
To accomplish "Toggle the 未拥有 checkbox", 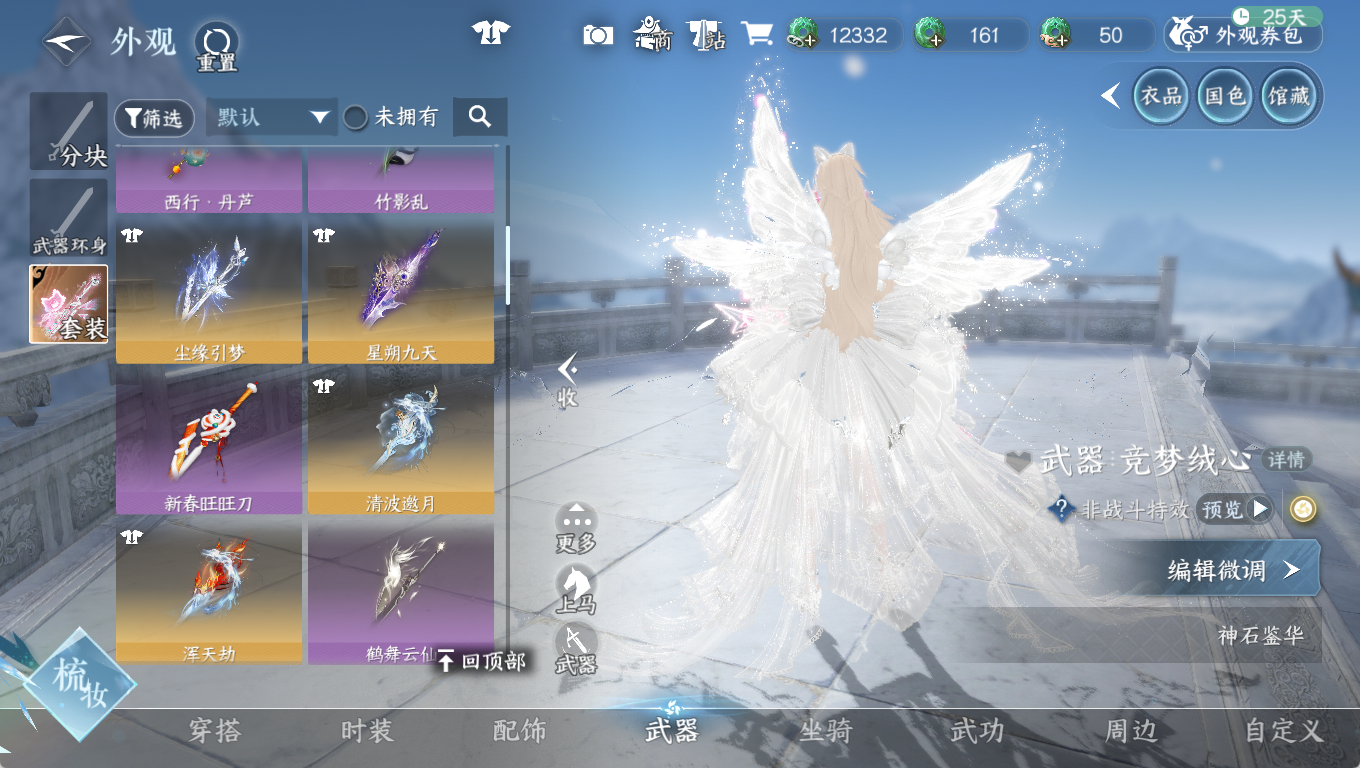I will (x=356, y=118).
